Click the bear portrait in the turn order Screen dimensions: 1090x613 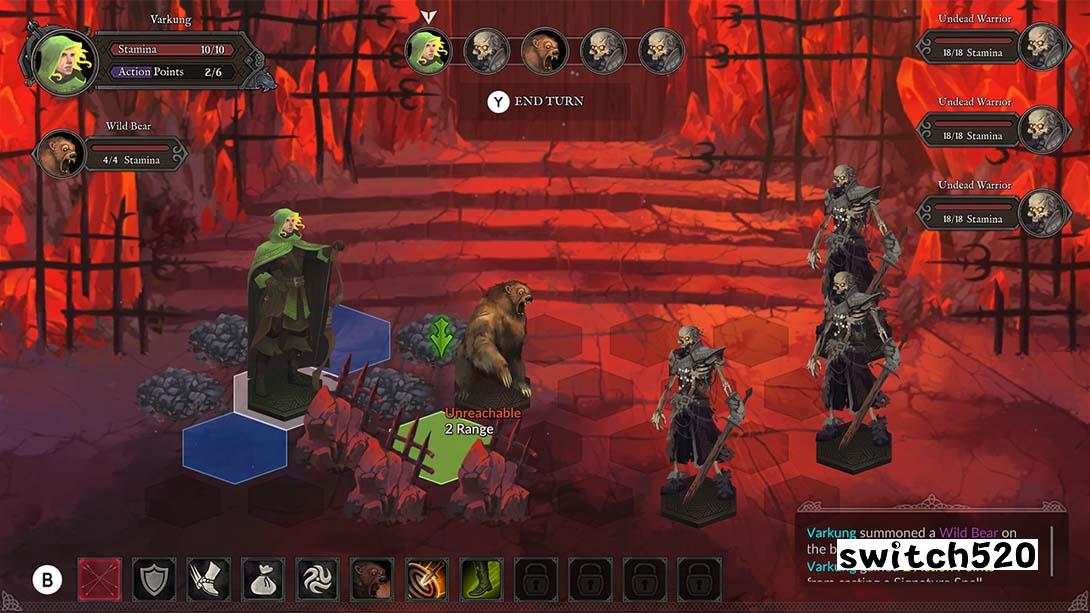(x=545, y=51)
